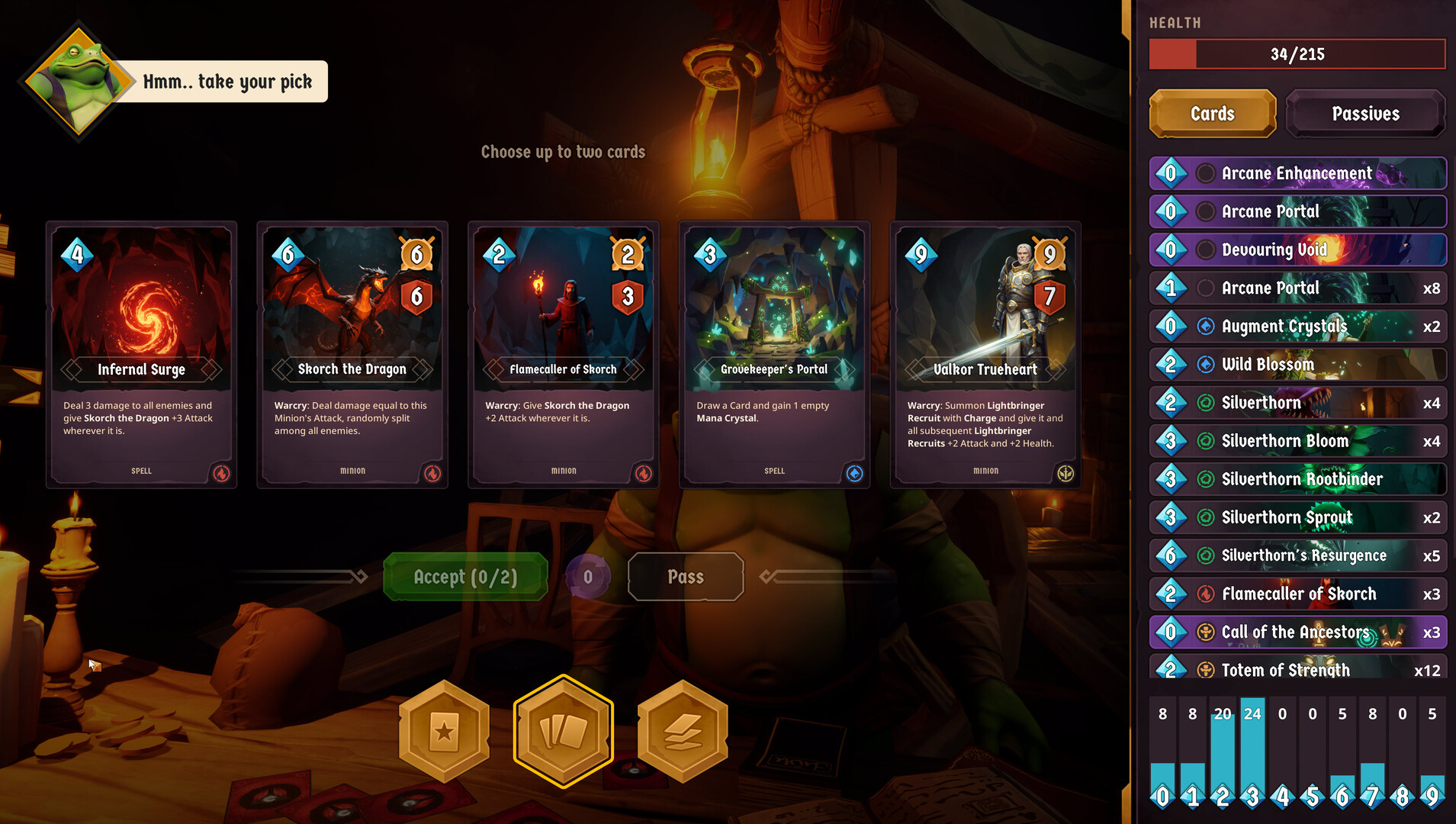Viewport: 1456px width, 824px height.
Task: Expand the Devouring Void deck entry
Action: [1297, 249]
